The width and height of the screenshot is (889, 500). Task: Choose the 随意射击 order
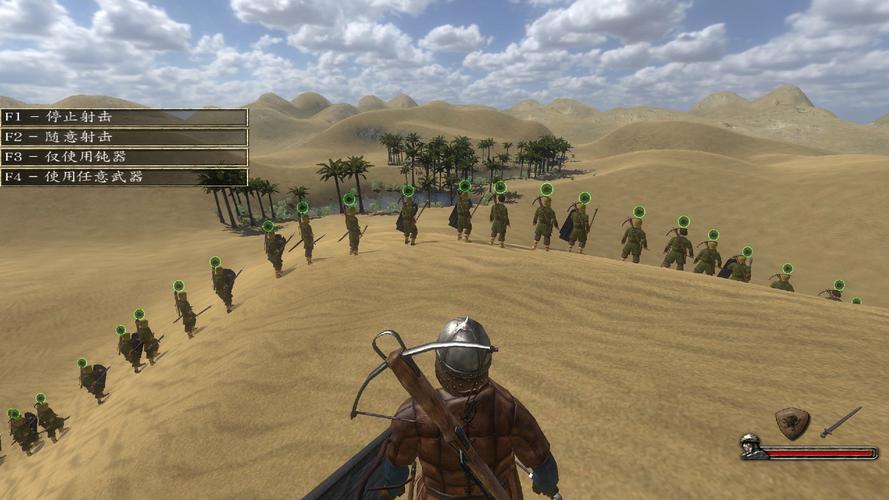coord(123,137)
